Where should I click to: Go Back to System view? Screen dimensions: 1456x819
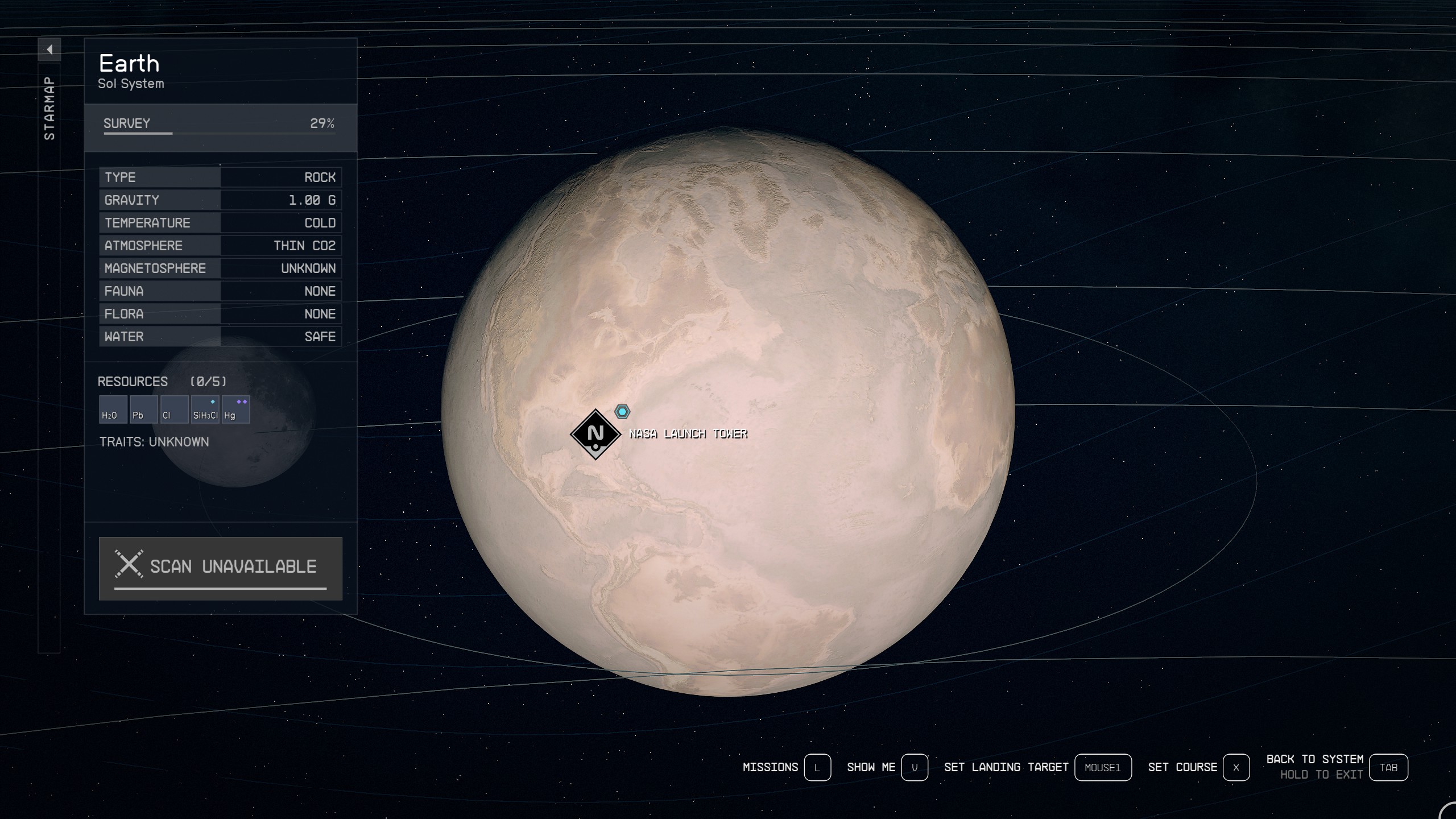coord(1388,768)
